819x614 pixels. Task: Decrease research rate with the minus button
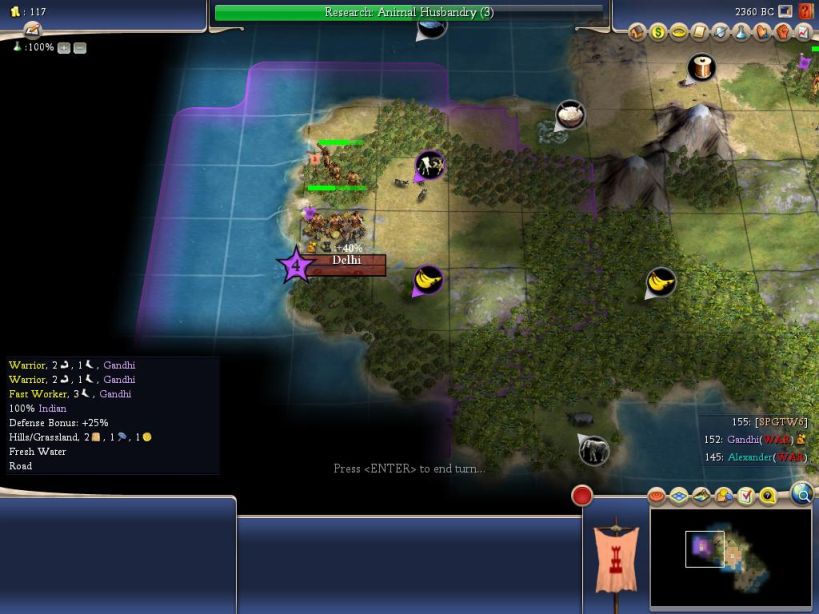pos(80,48)
